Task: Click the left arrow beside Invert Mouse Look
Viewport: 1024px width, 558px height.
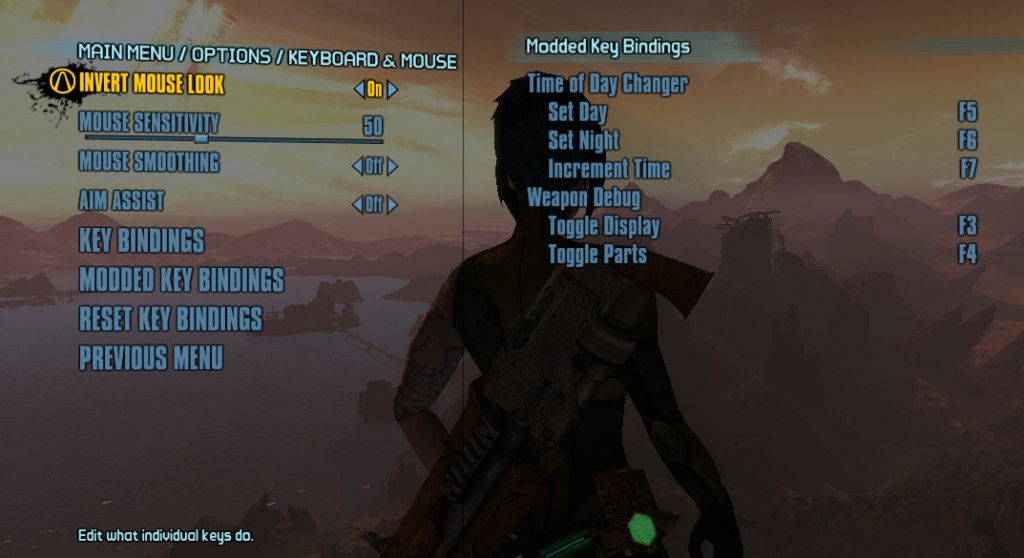Action: pyautogui.click(x=359, y=89)
